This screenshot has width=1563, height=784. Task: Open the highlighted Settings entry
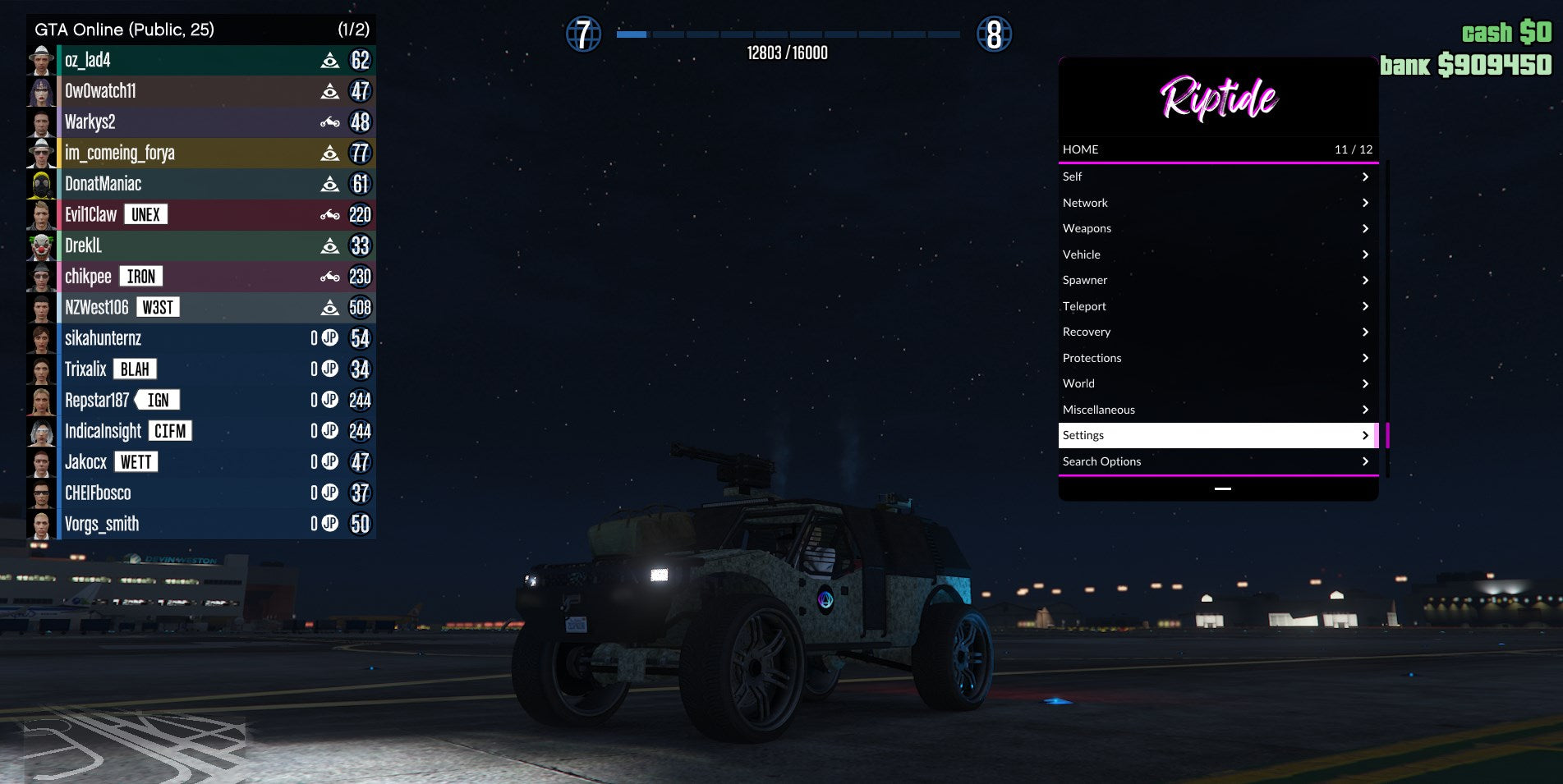tap(1217, 435)
